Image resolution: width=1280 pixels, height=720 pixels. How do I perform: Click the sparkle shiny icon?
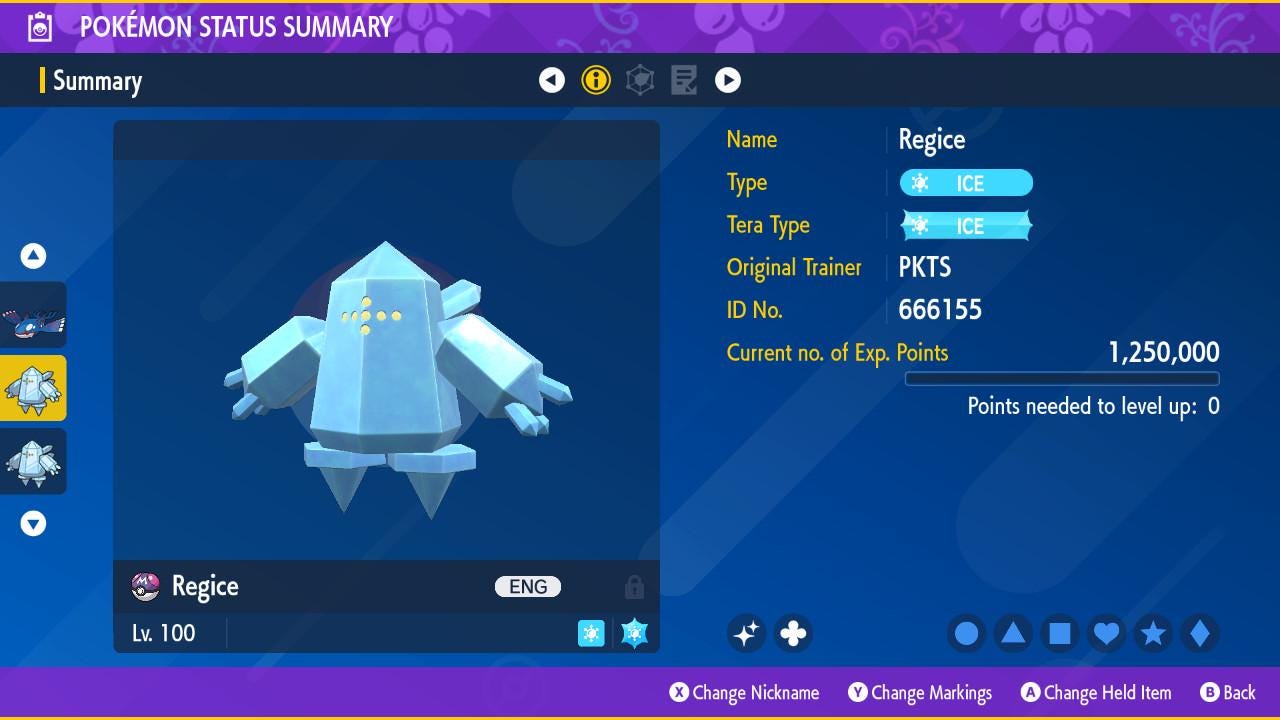(746, 633)
